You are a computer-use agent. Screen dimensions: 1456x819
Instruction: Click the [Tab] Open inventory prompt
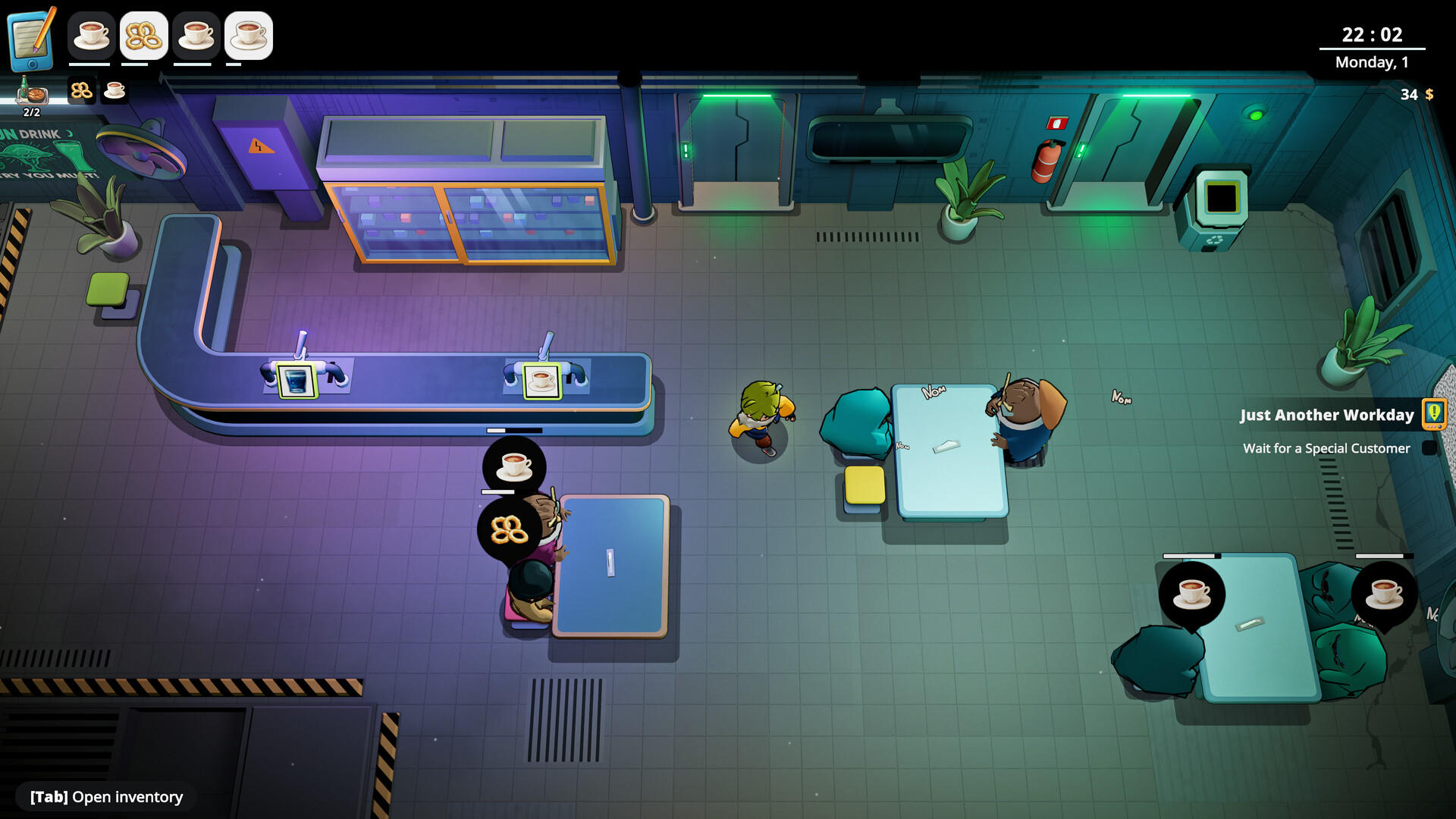[105, 797]
